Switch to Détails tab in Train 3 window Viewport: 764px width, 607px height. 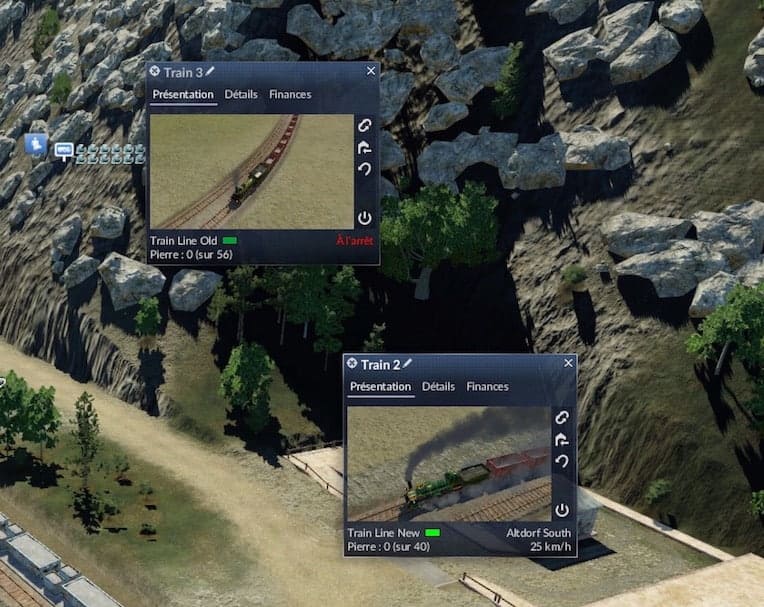241,95
